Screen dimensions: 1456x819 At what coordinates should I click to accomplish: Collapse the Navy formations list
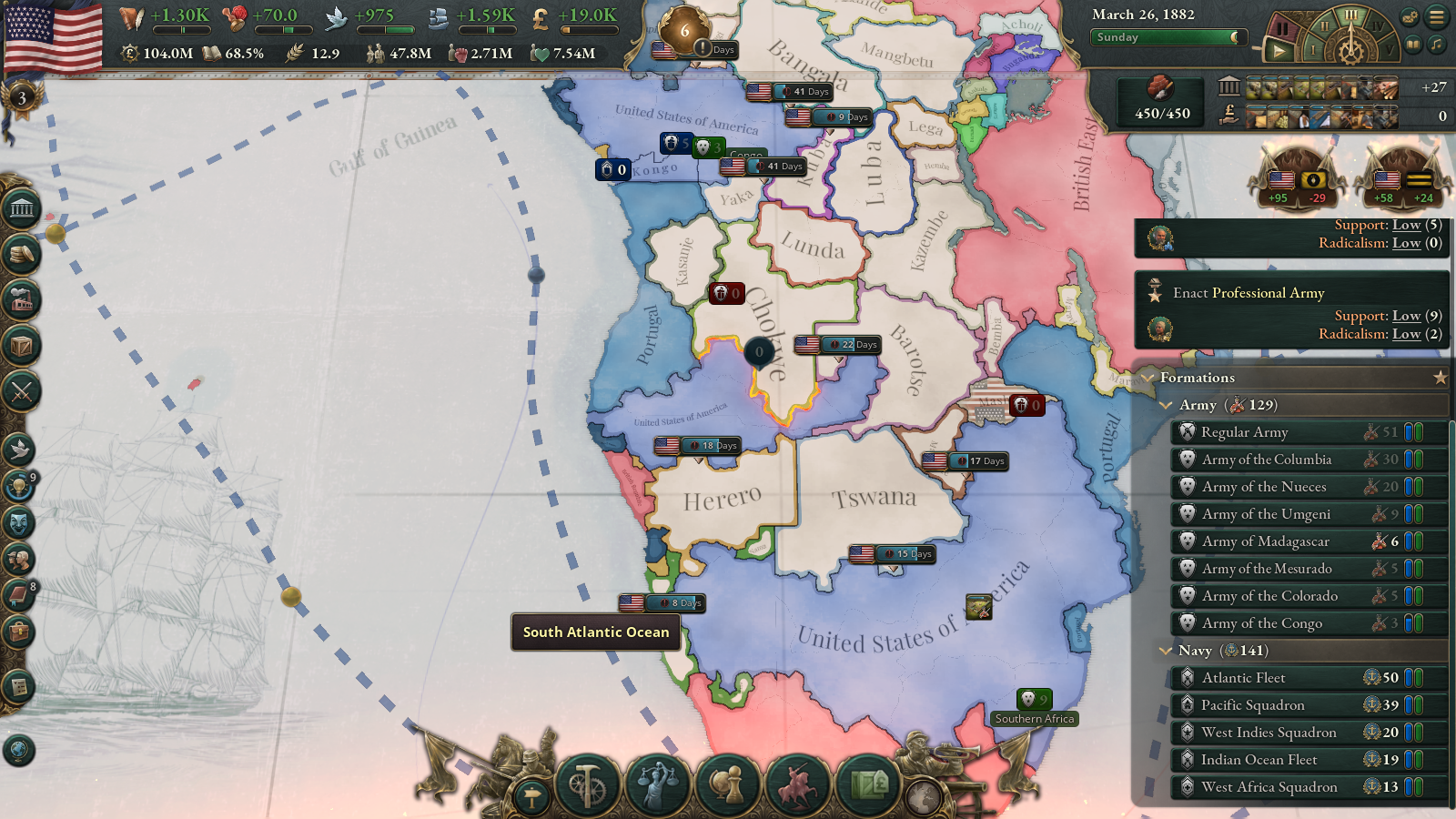1168,651
